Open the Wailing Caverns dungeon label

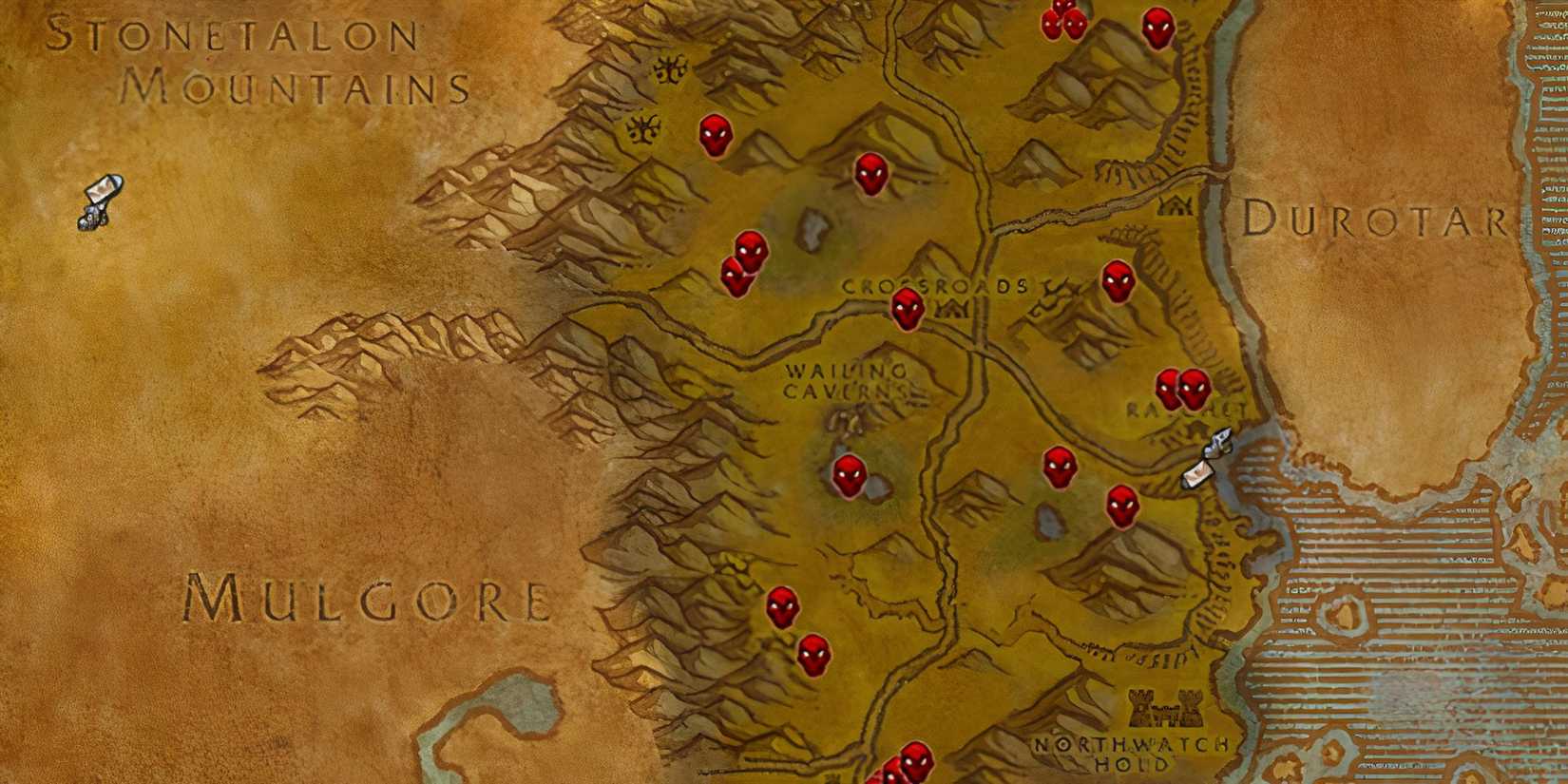click(x=849, y=380)
